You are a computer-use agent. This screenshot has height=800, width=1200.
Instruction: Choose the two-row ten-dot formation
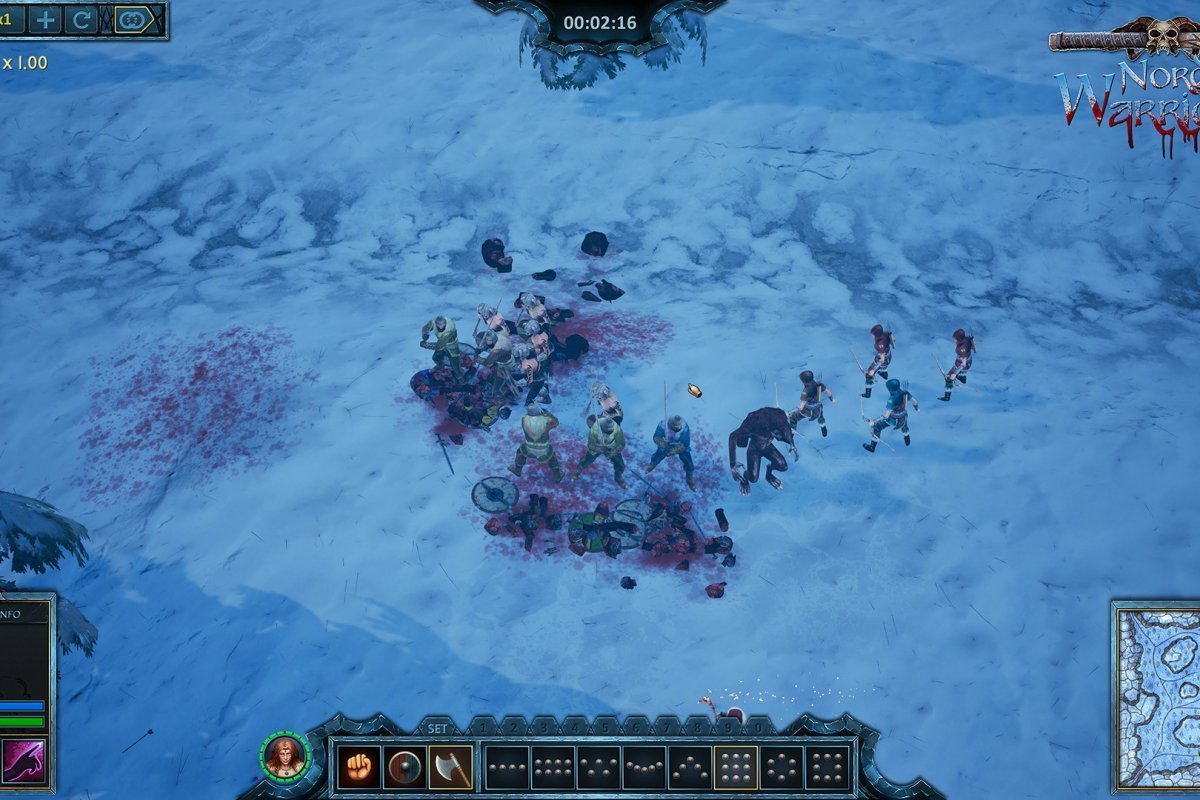point(552,767)
